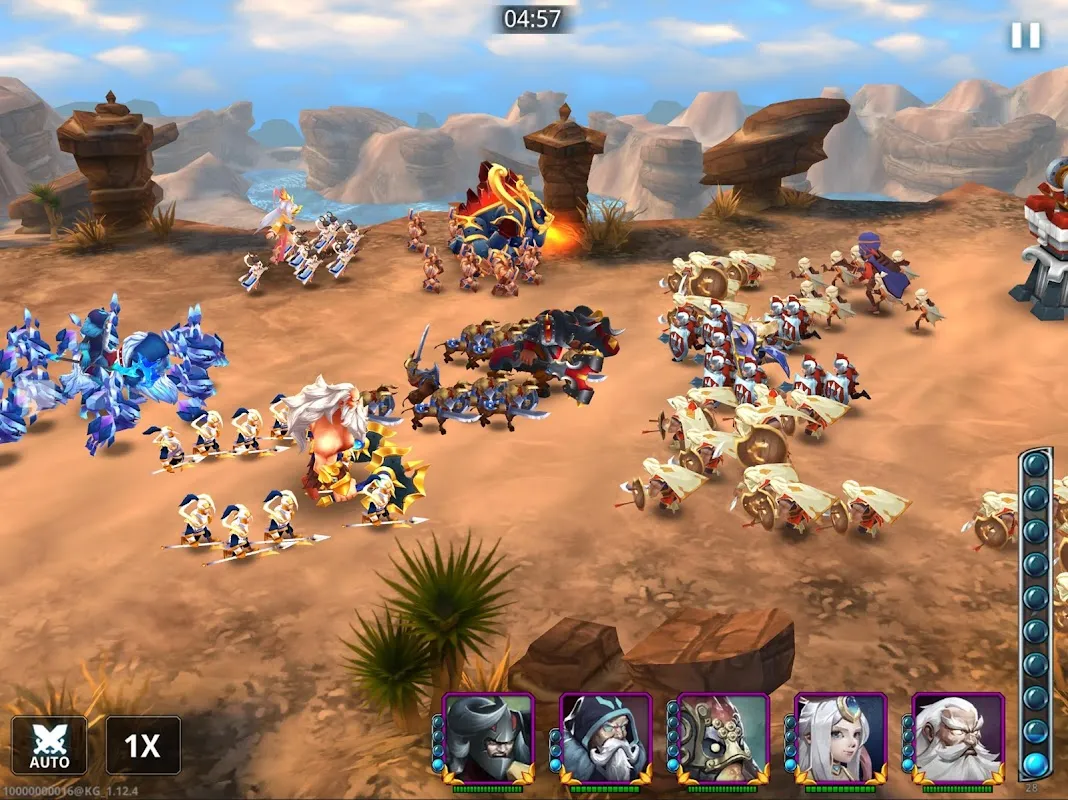Select the white-haired female hero portrait
This screenshot has height=800, width=1068.
(x=841, y=738)
